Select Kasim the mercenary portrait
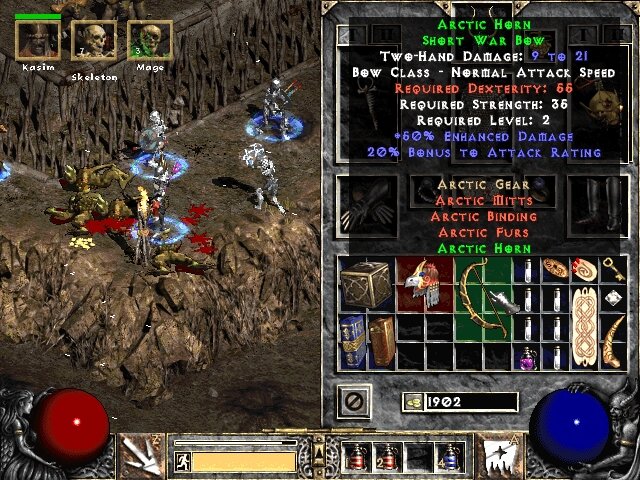 point(38,40)
